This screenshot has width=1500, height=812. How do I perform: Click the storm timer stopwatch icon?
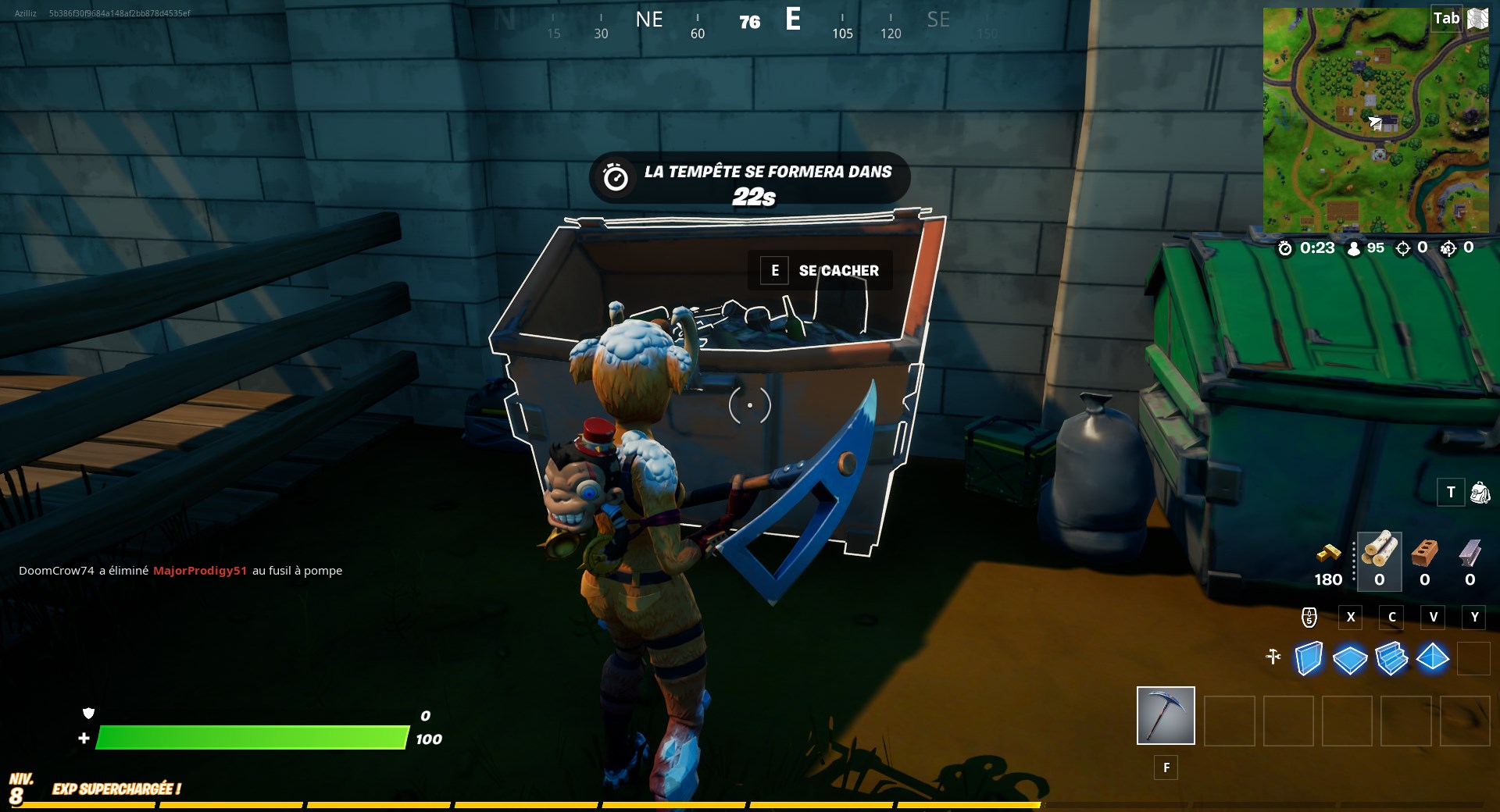tap(1284, 248)
